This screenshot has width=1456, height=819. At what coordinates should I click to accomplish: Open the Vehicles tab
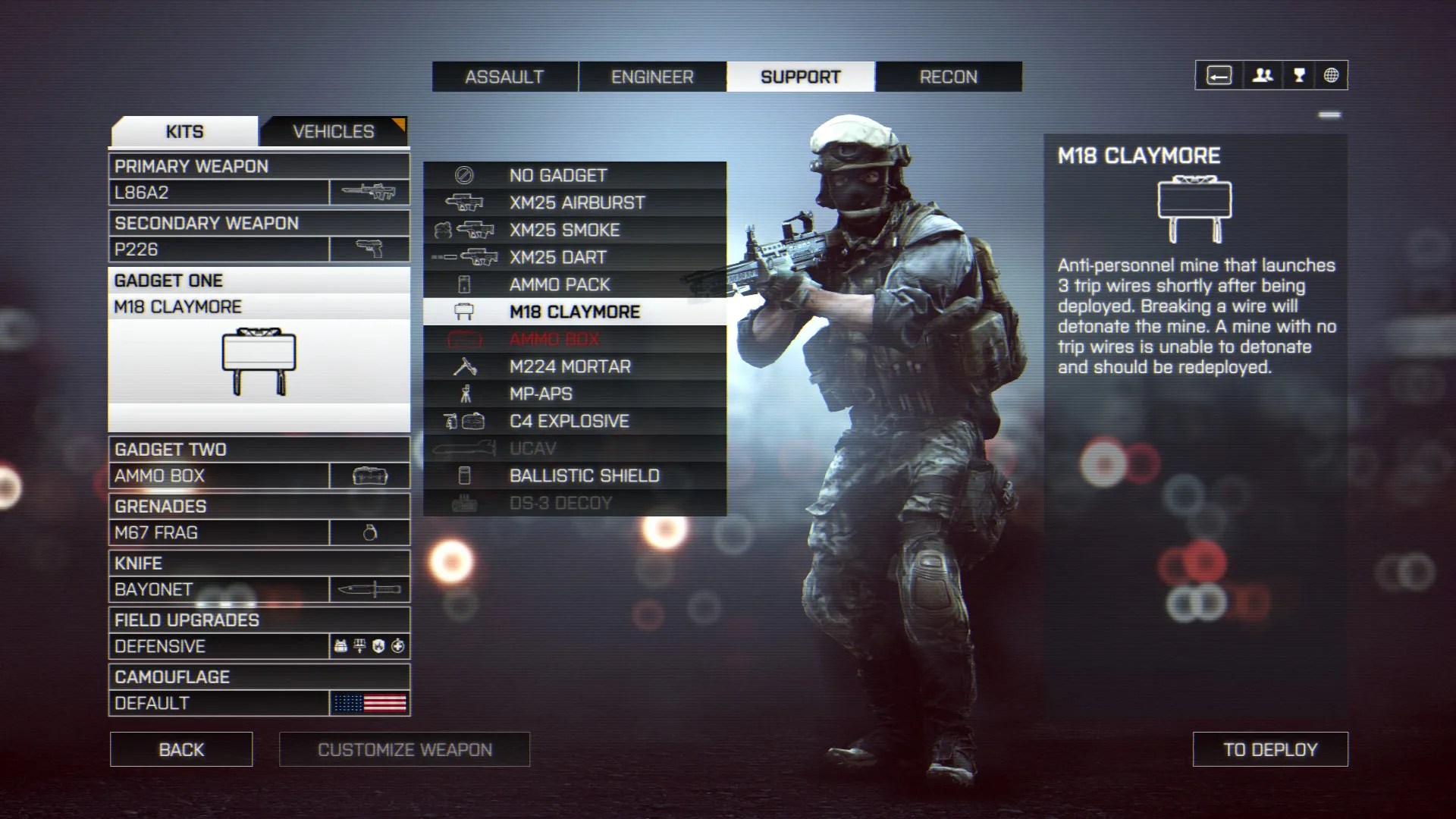332,130
